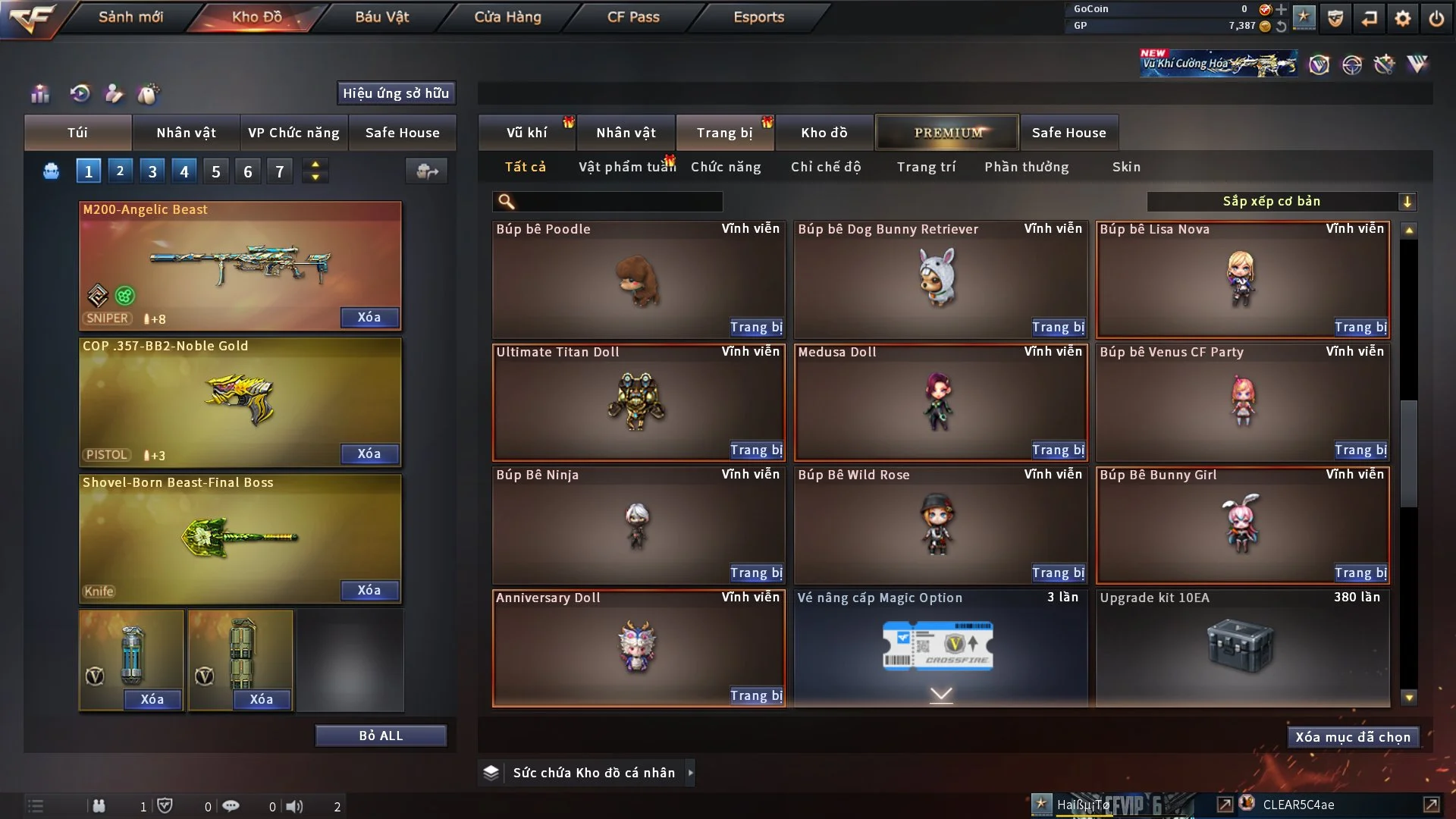Click the power exit icon

1436,18
